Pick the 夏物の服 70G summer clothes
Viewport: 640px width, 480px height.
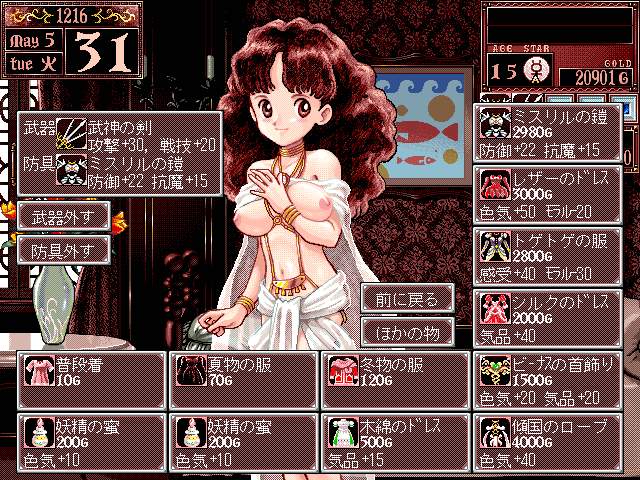pyautogui.click(x=243, y=380)
